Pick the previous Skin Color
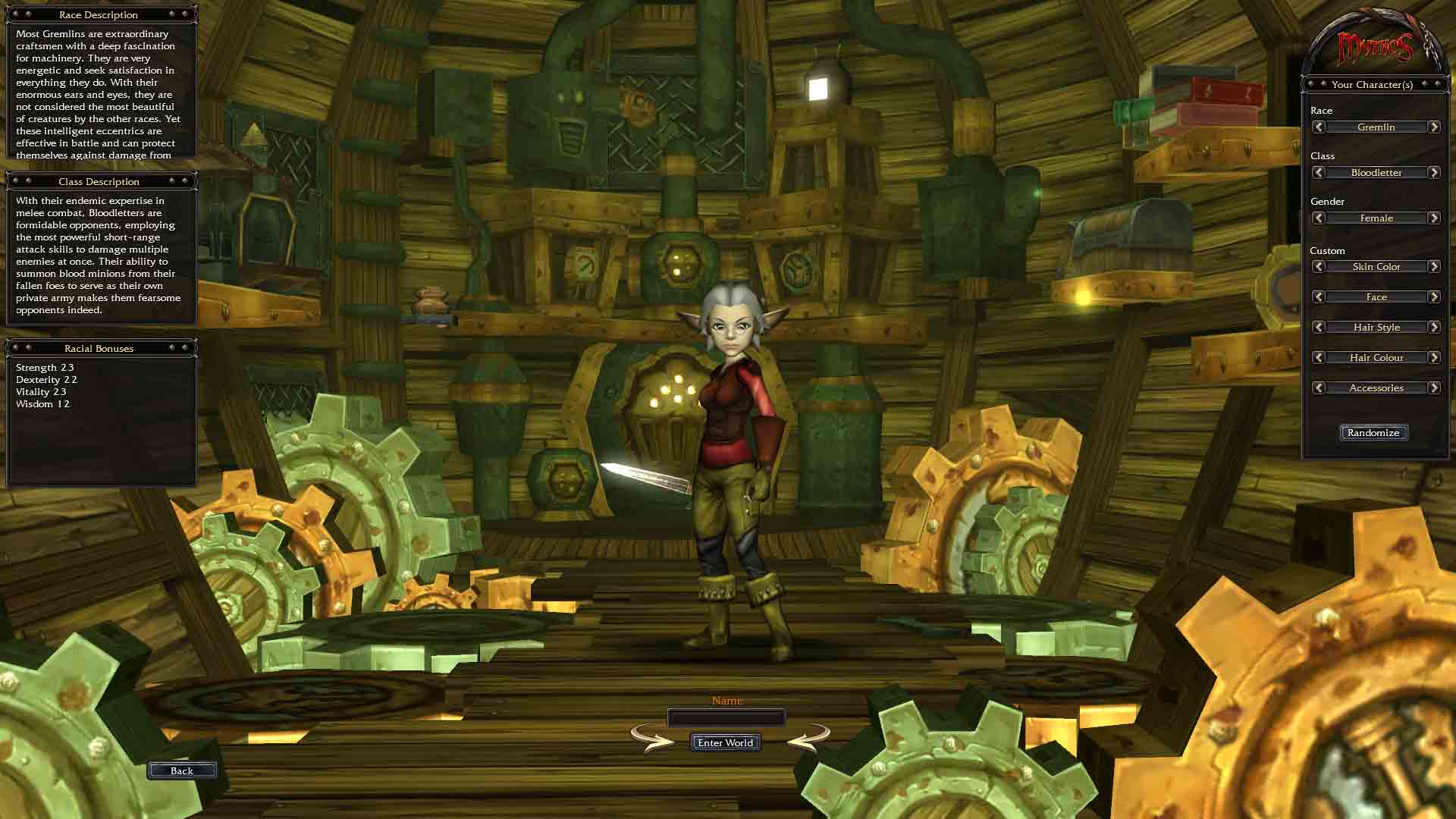The image size is (1456, 819). (x=1319, y=266)
